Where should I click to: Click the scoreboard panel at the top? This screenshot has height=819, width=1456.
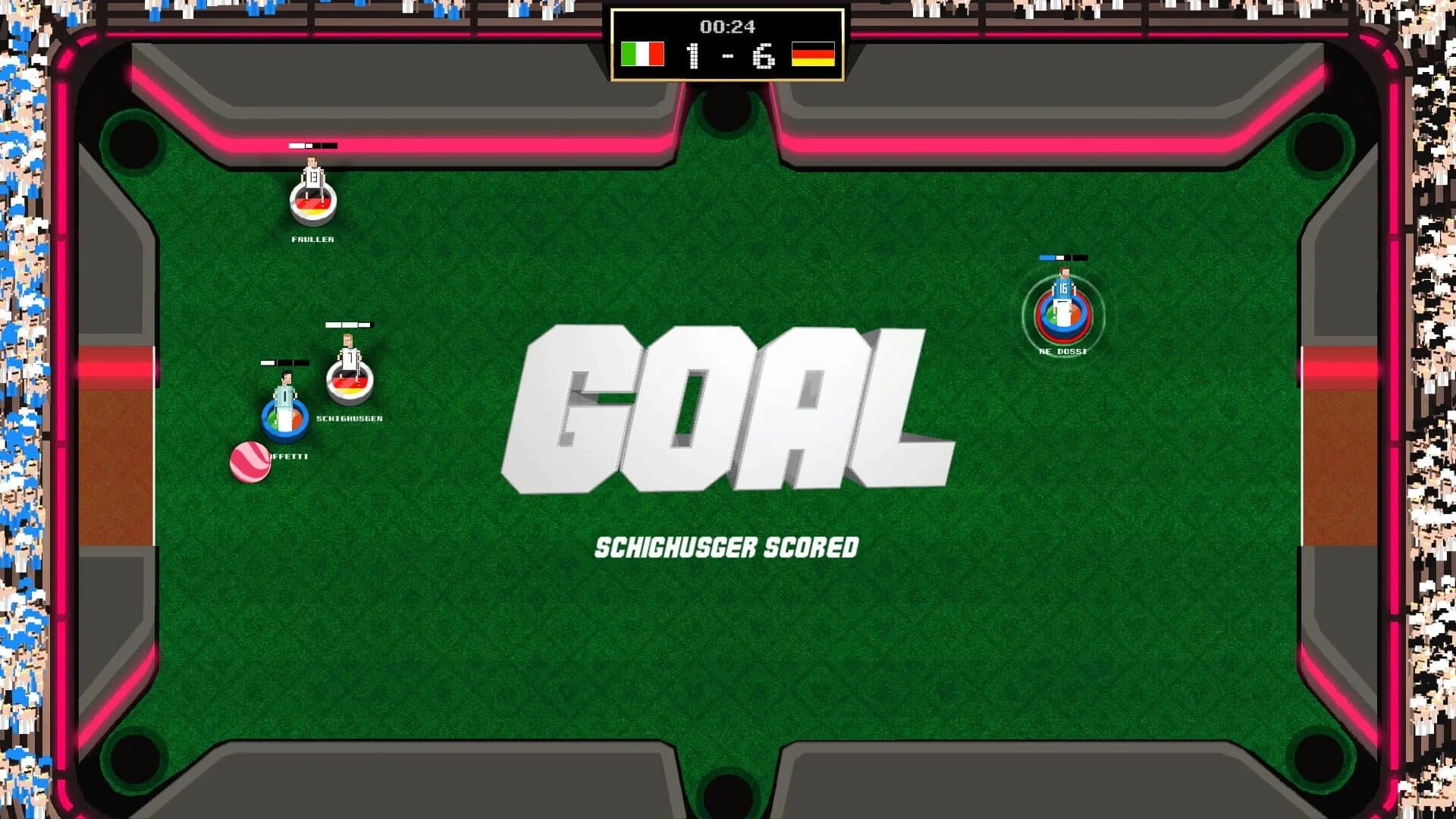726,45
